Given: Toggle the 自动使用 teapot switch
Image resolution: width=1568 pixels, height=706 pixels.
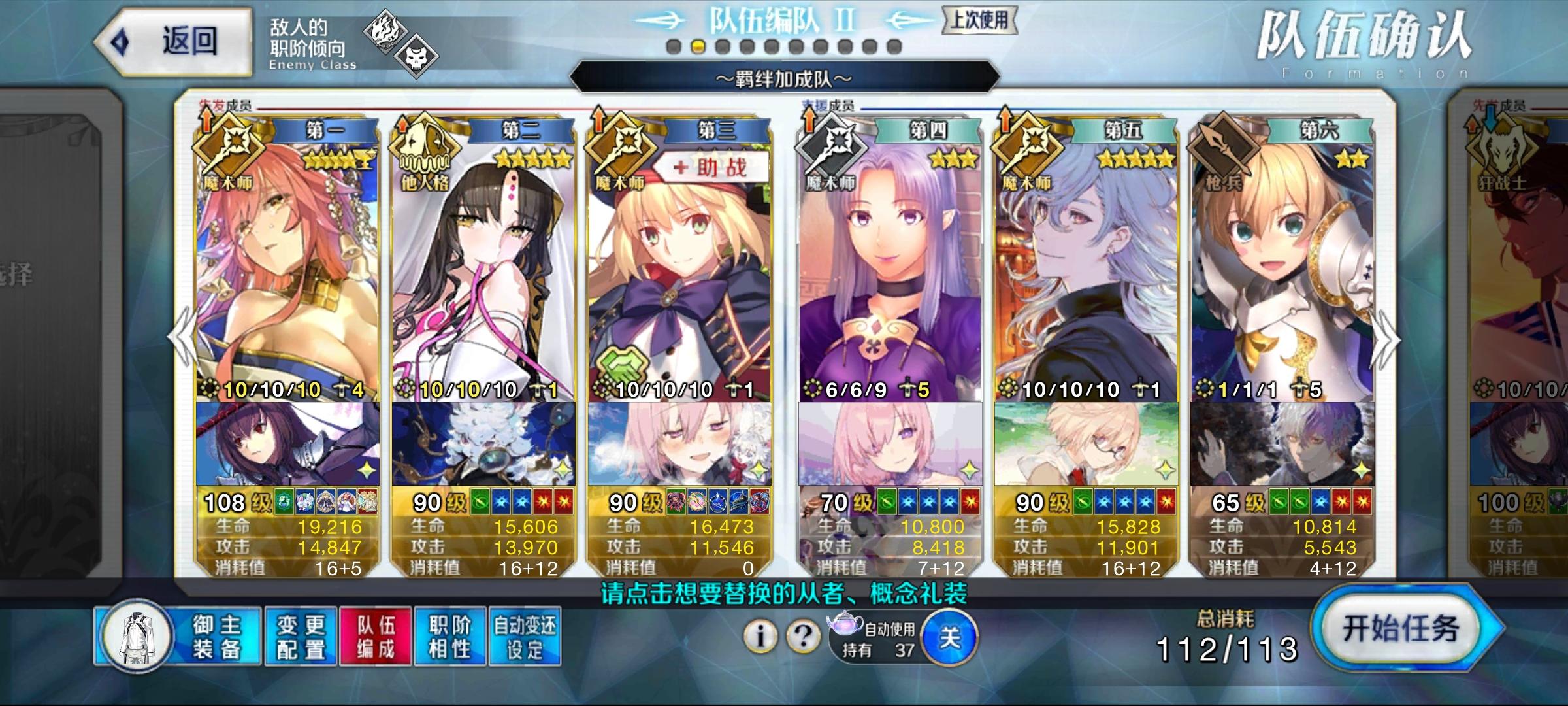Looking at the screenshot, I should pyautogui.click(x=949, y=637).
